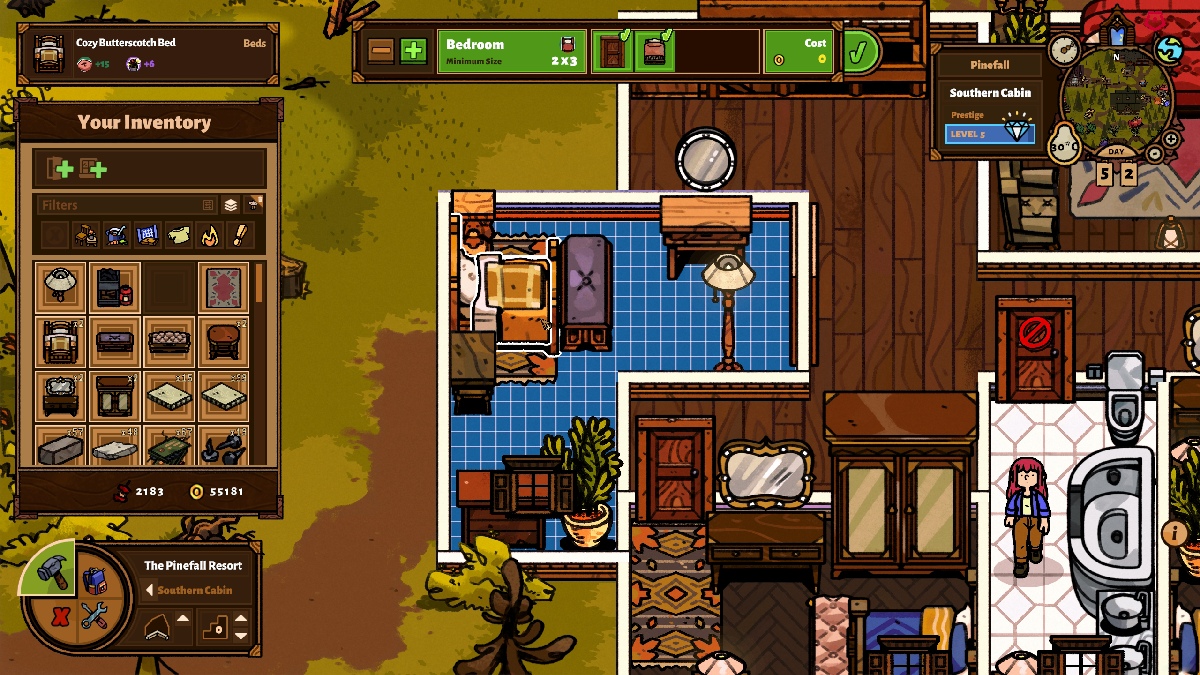Open the backpack from the tool wheel
The height and width of the screenshot is (675, 1200).
(x=94, y=581)
